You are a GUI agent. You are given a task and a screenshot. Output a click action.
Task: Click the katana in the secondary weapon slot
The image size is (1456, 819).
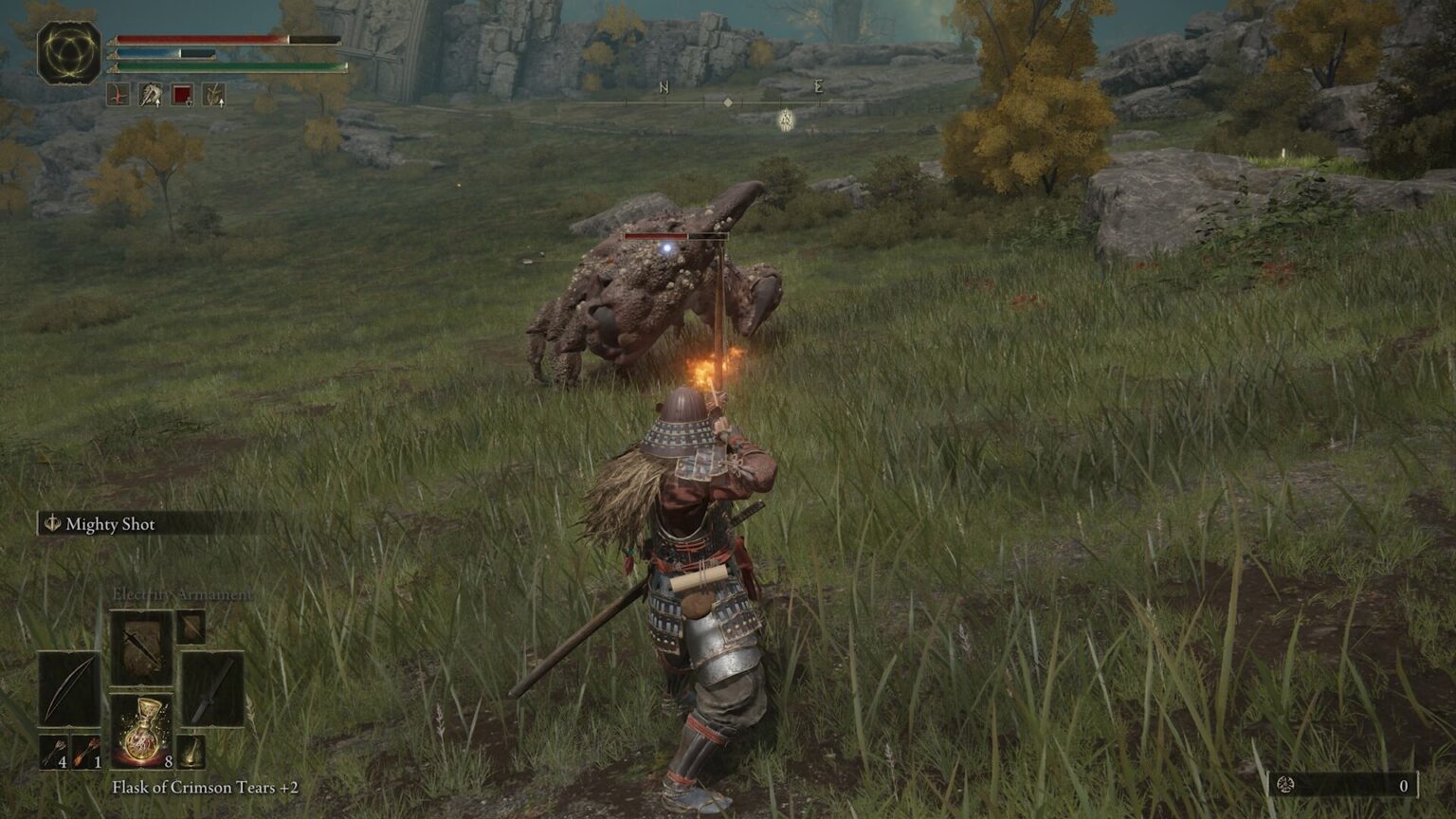[211, 688]
